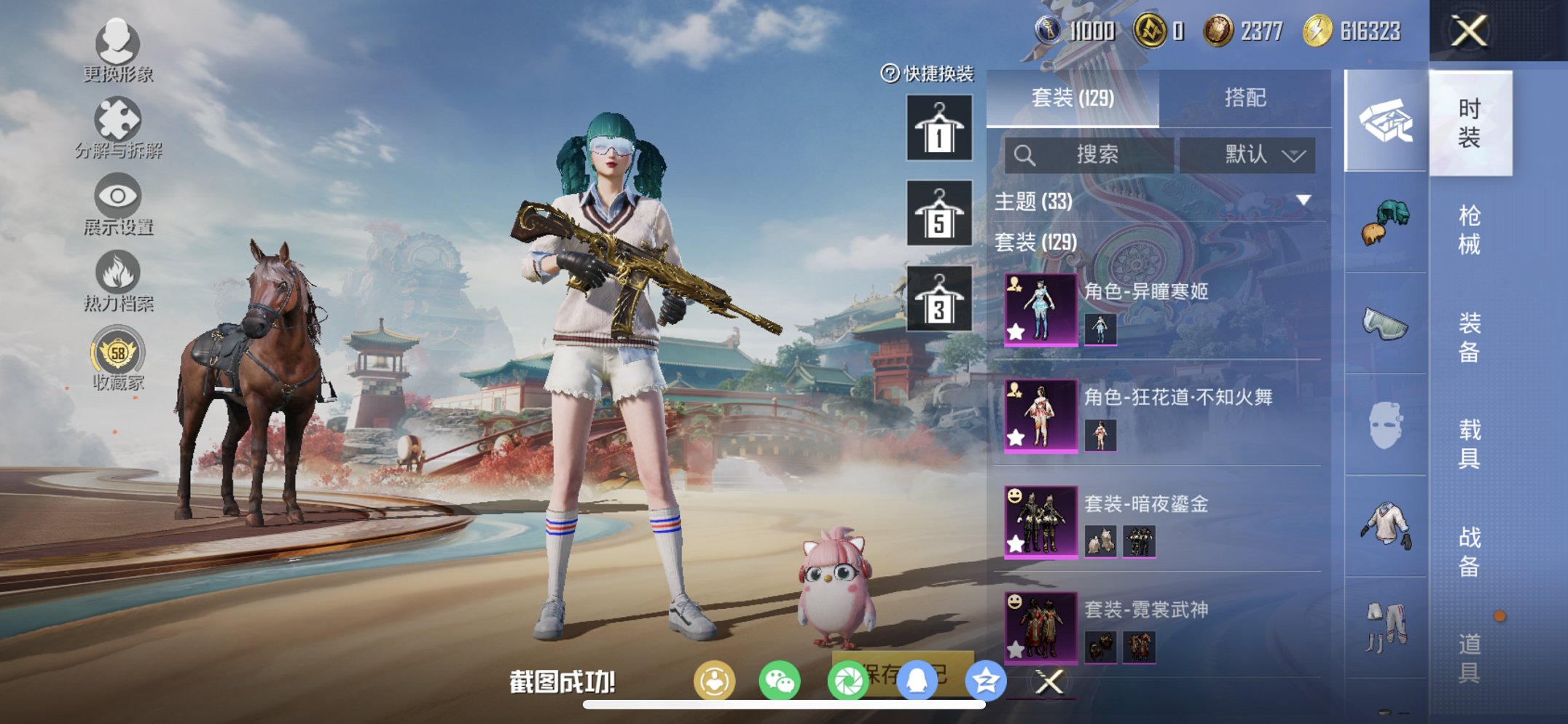Open 展示设置 display settings
The image size is (1568, 724).
117,205
